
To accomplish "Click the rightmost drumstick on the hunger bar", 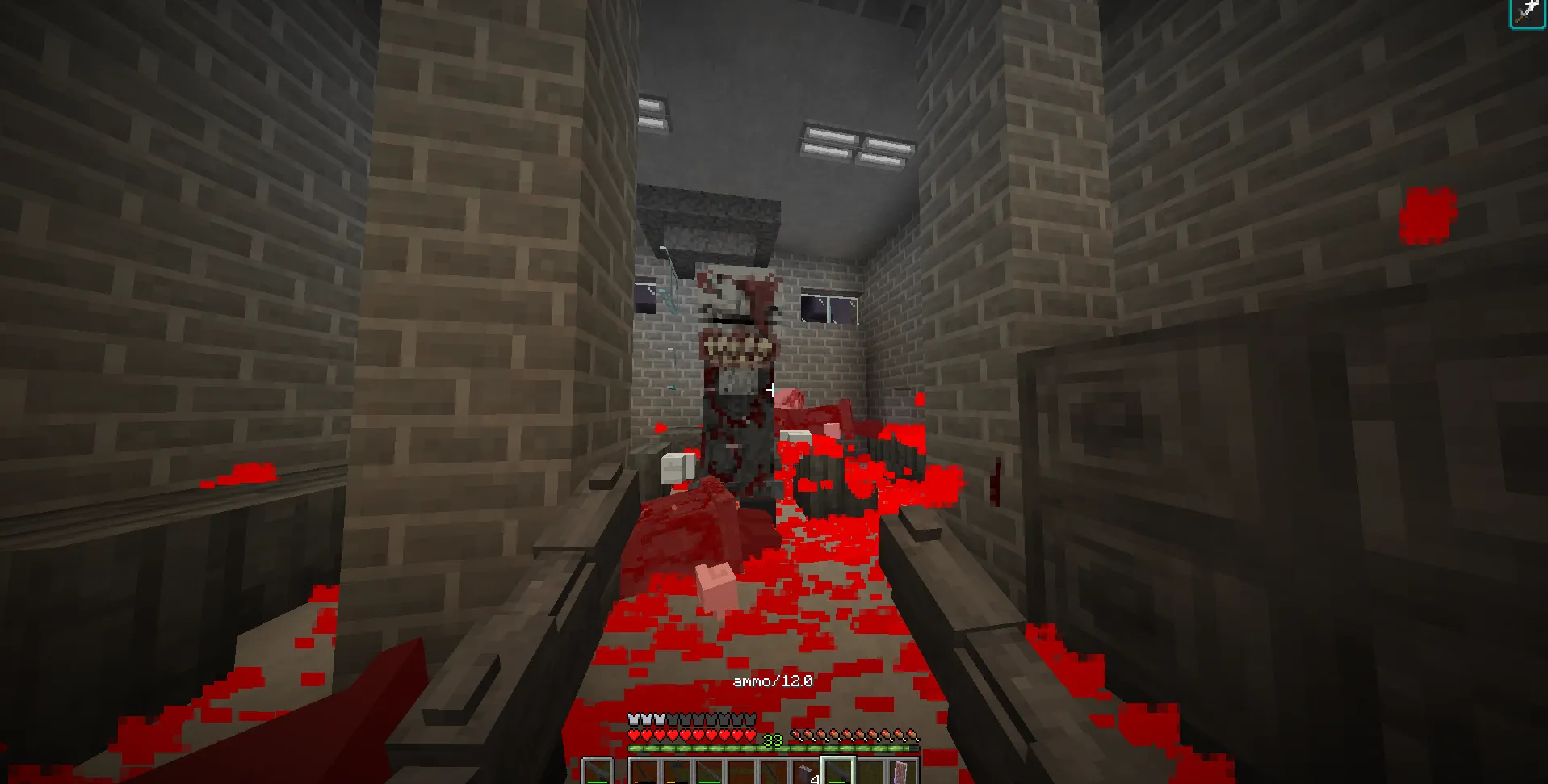I will (913, 735).
